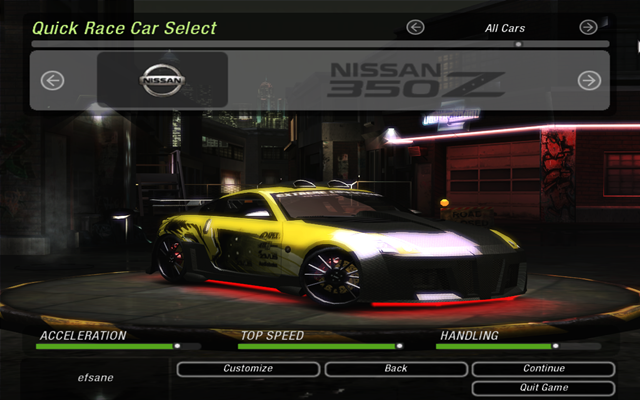Switch All Cars filter to next category
This screenshot has height=400, width=640.
[588, 28]
